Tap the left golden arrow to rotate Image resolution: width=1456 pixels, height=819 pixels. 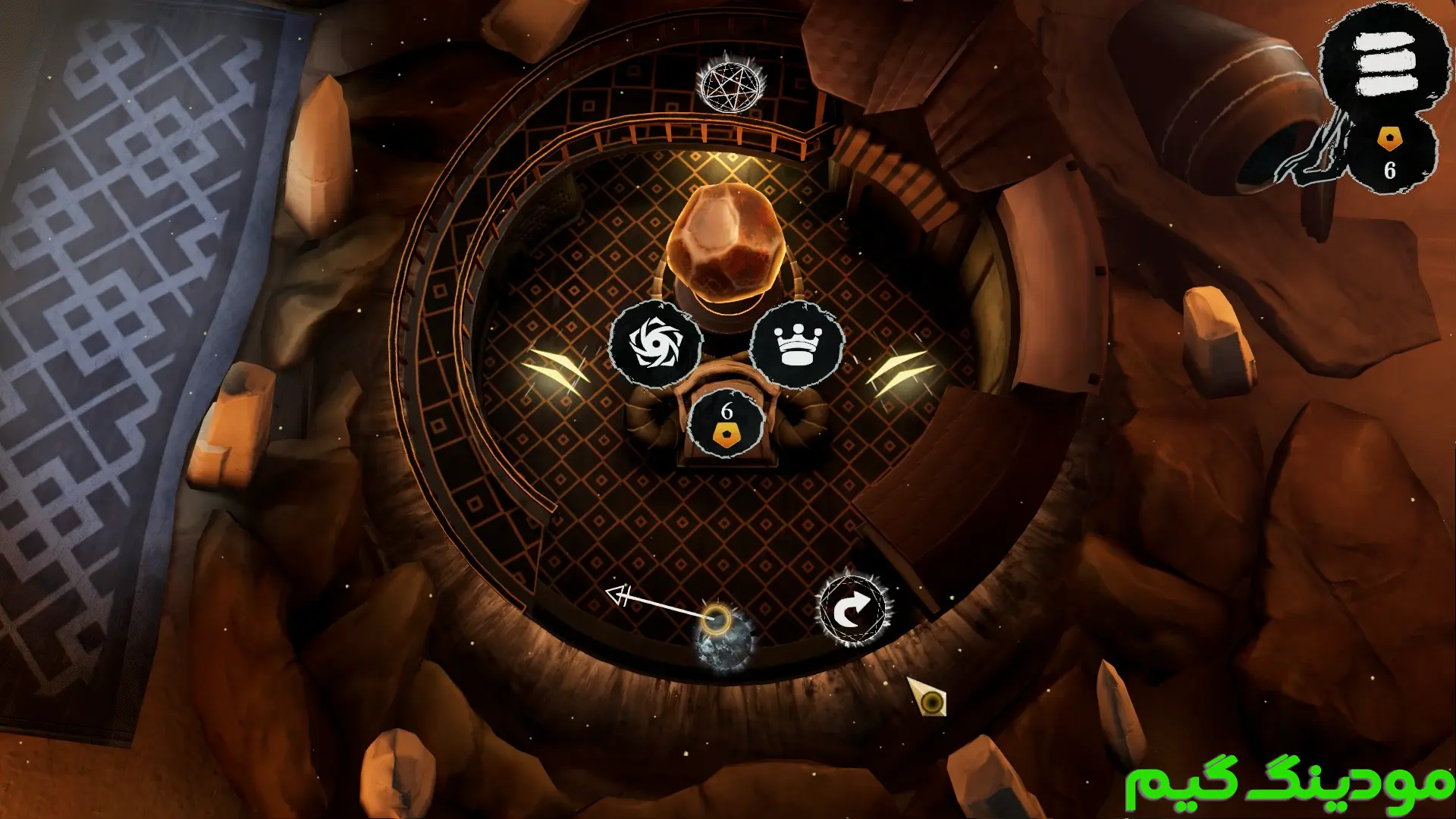556,371
